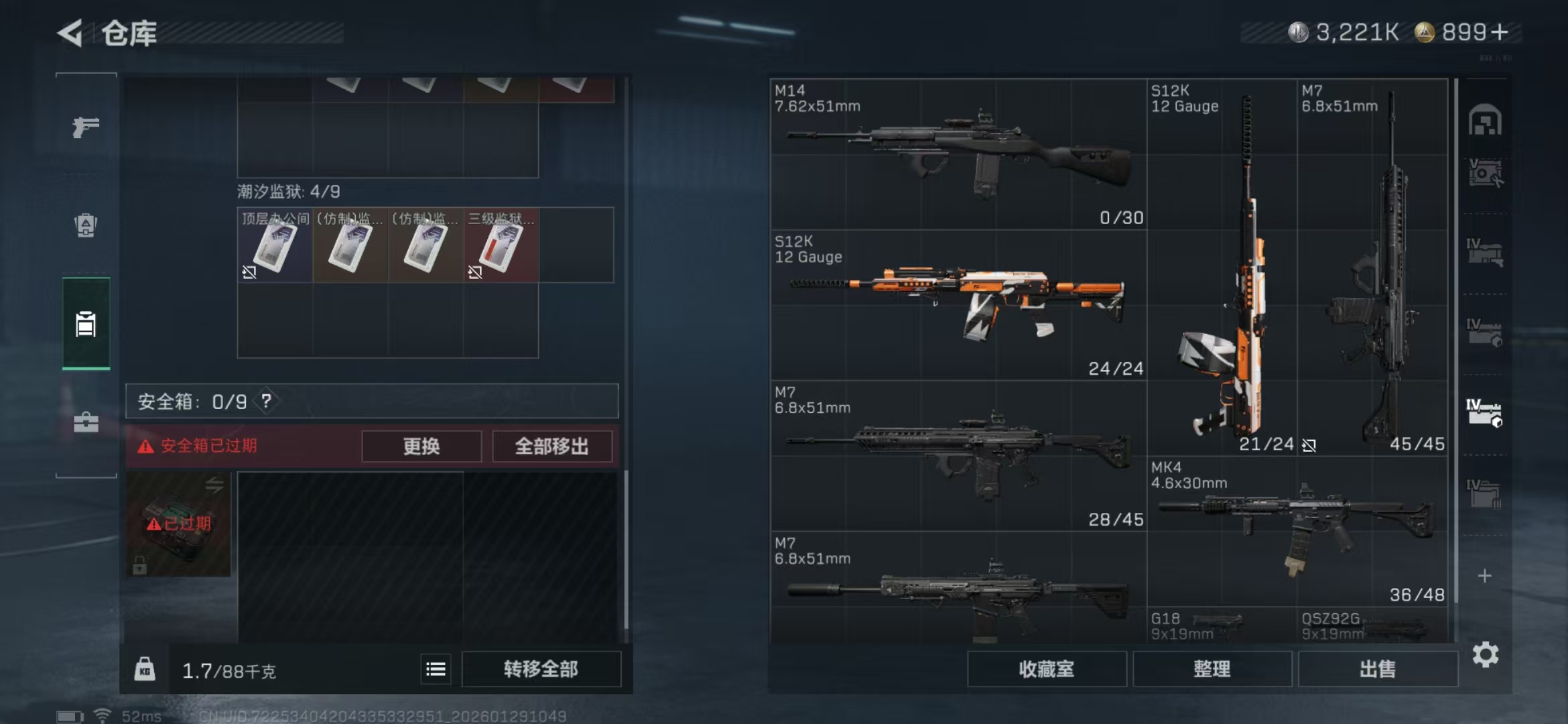Viewport: 1568px width, 724px height.
Task: Transfer everything using 转移全部
Action: (x=541, y=669)
